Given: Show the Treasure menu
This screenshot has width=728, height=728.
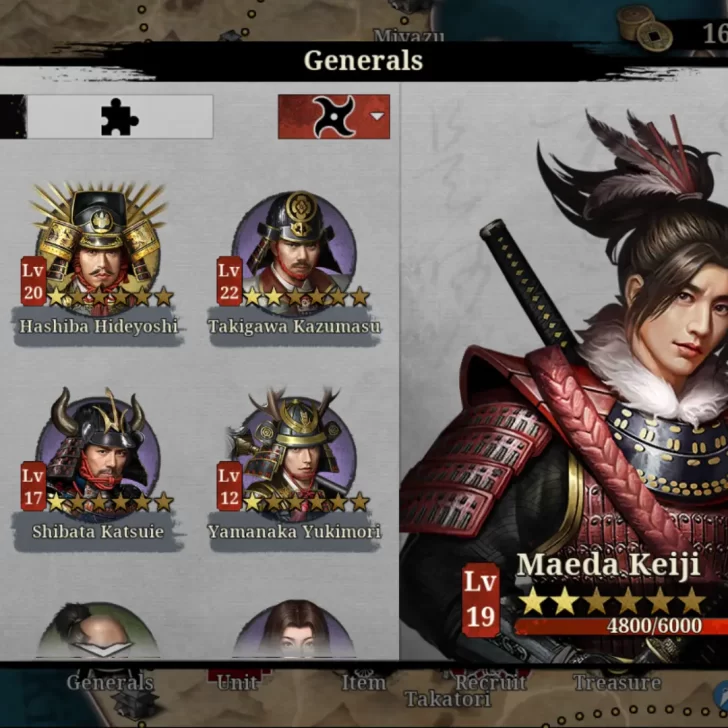Looking at the screenshot, I should [616, 683].
